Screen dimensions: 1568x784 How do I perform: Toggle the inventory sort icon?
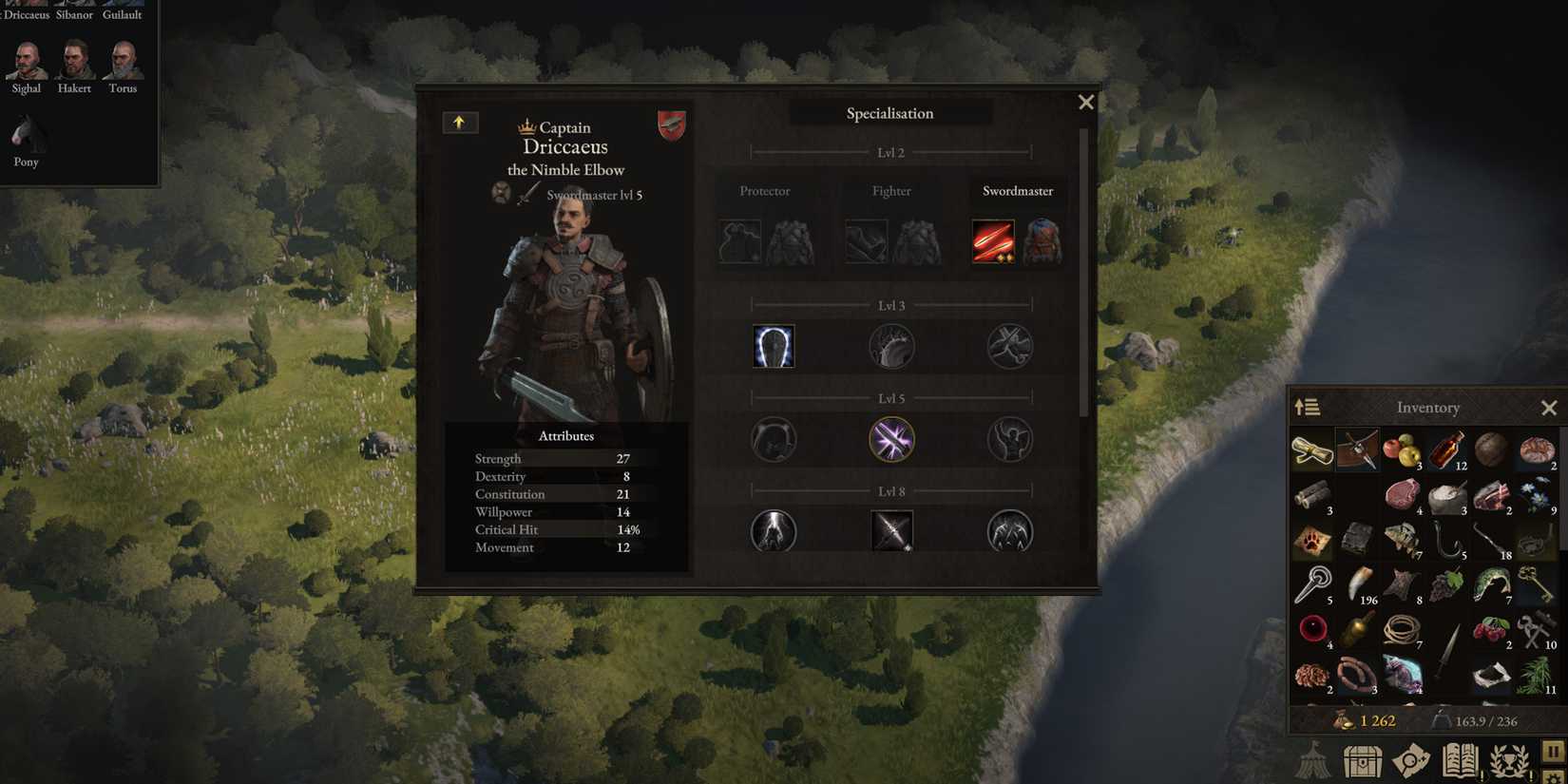1307,407
